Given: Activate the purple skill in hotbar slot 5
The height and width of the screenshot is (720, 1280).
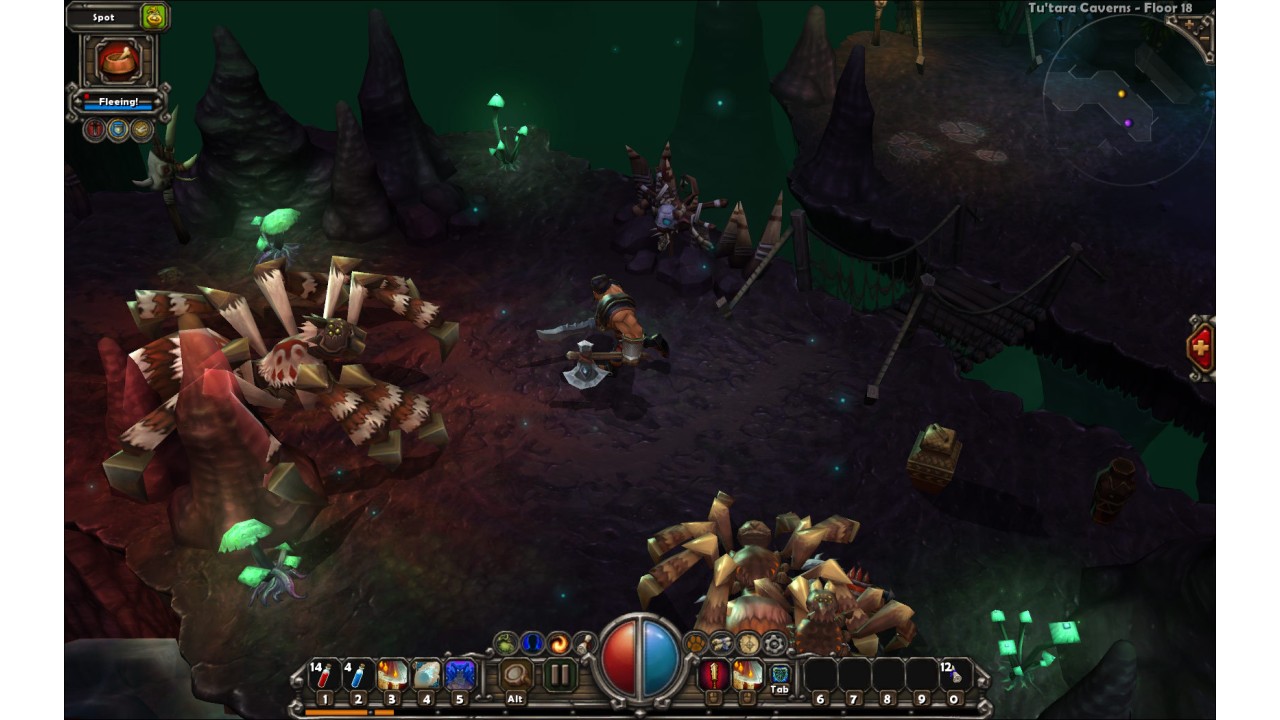Looking at the screenshot, I should (x=460, y=676).
